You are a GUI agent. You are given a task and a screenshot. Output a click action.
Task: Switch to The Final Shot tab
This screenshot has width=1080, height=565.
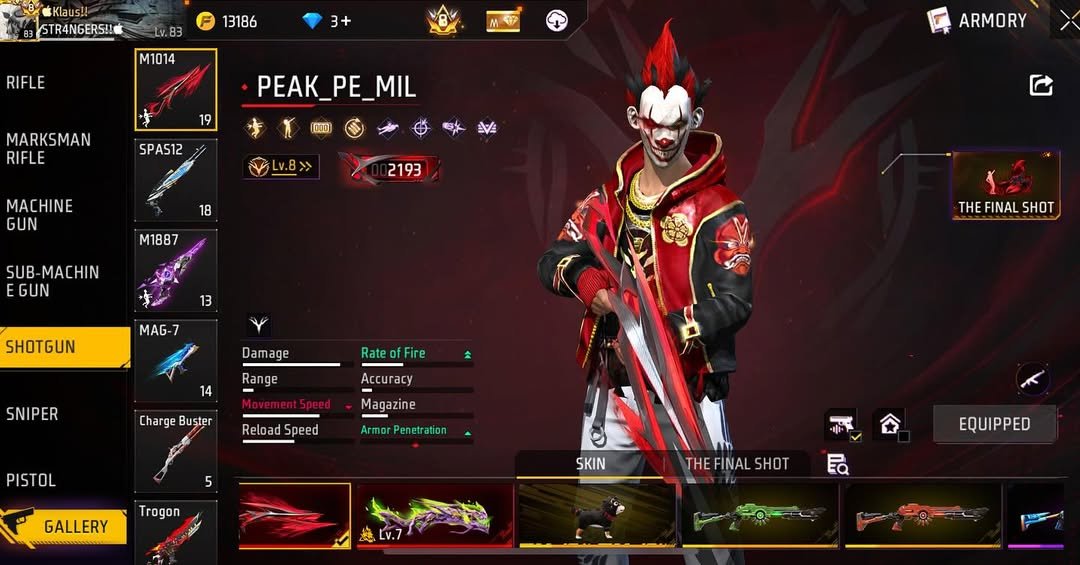(736, 464)
